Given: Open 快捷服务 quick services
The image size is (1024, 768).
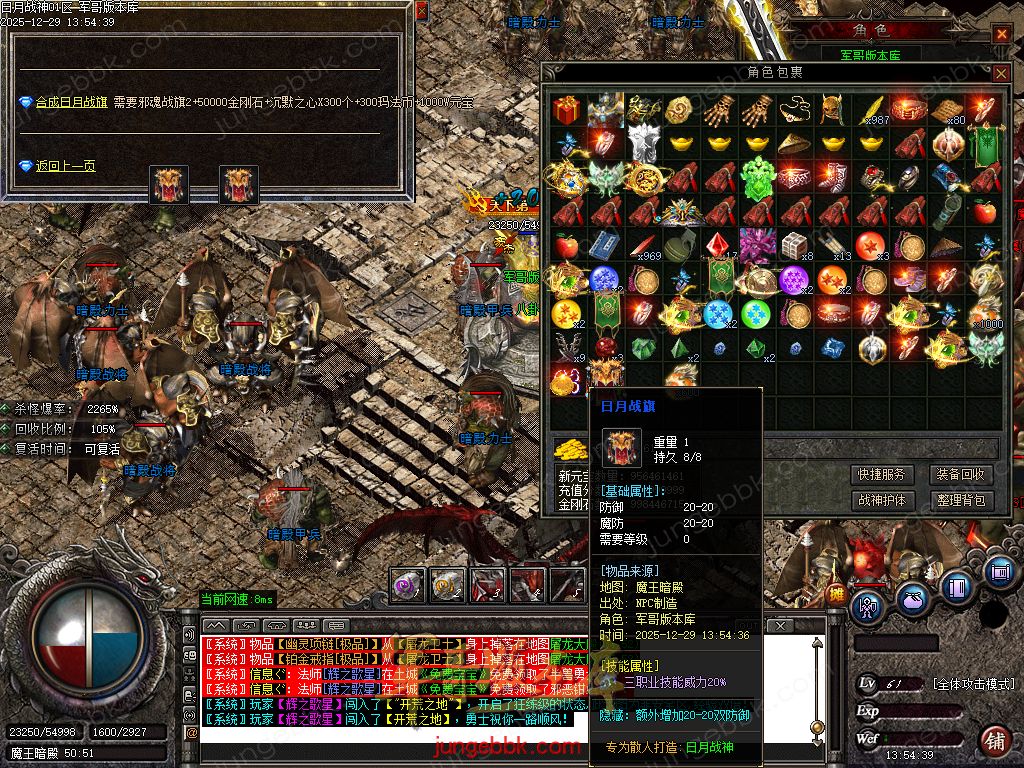Looking at the screenshot, I should click(881, 474).
